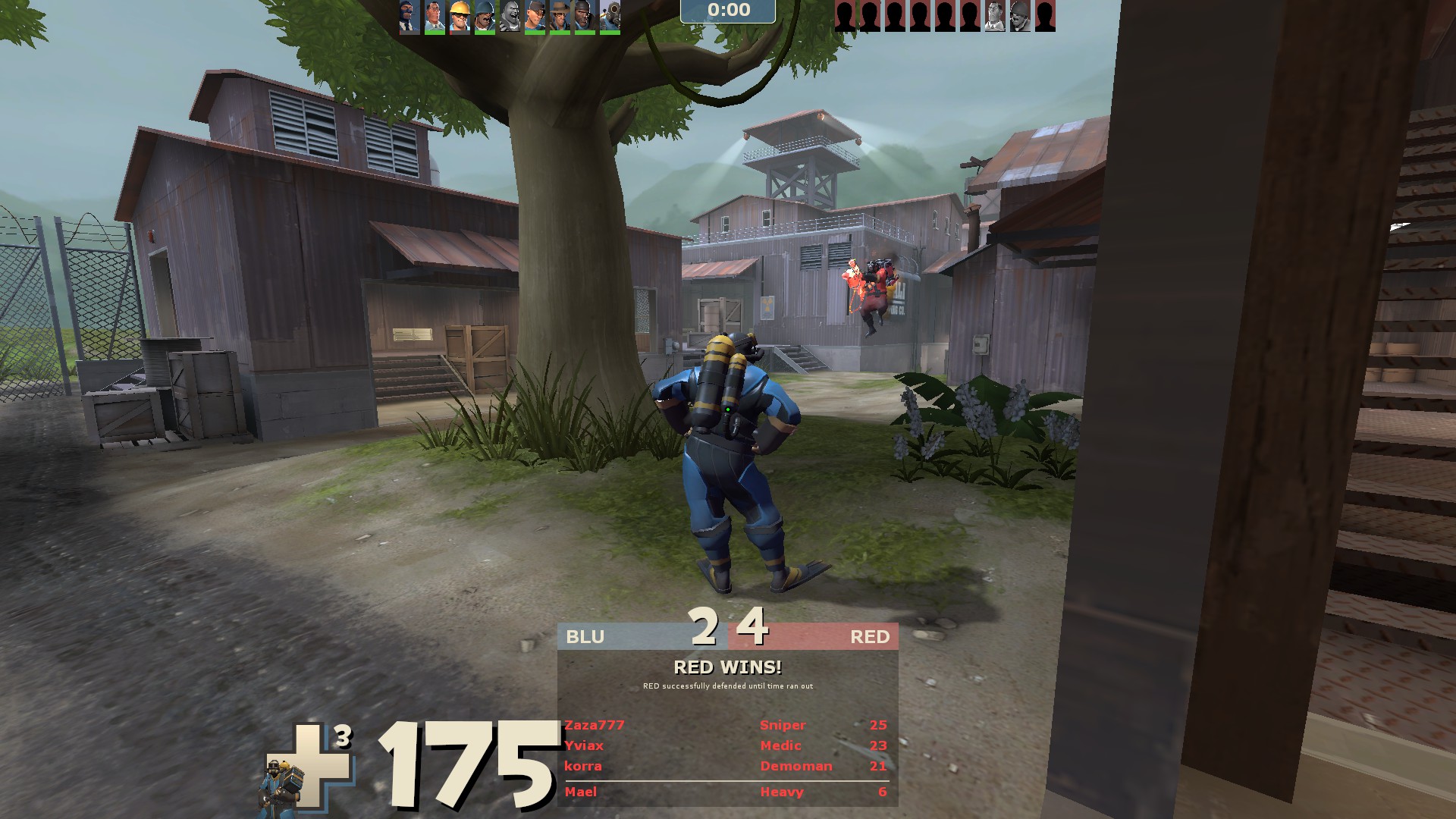Image resolution: width=1456 pixels, height=819 pixels.
Task: Select Zaza777's row in the win panel
Action: 726,726
